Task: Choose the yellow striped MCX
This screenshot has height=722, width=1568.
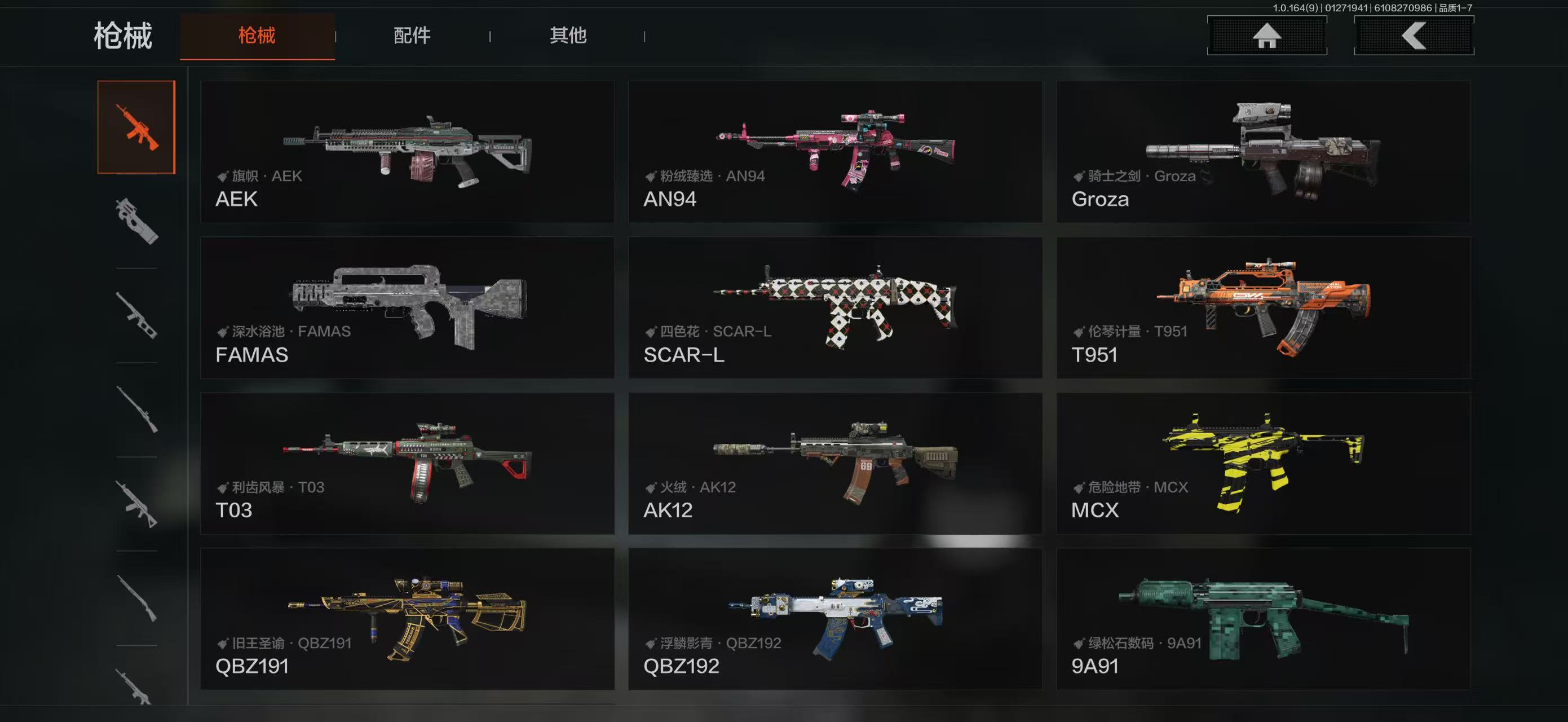Action: (1264, 463)
